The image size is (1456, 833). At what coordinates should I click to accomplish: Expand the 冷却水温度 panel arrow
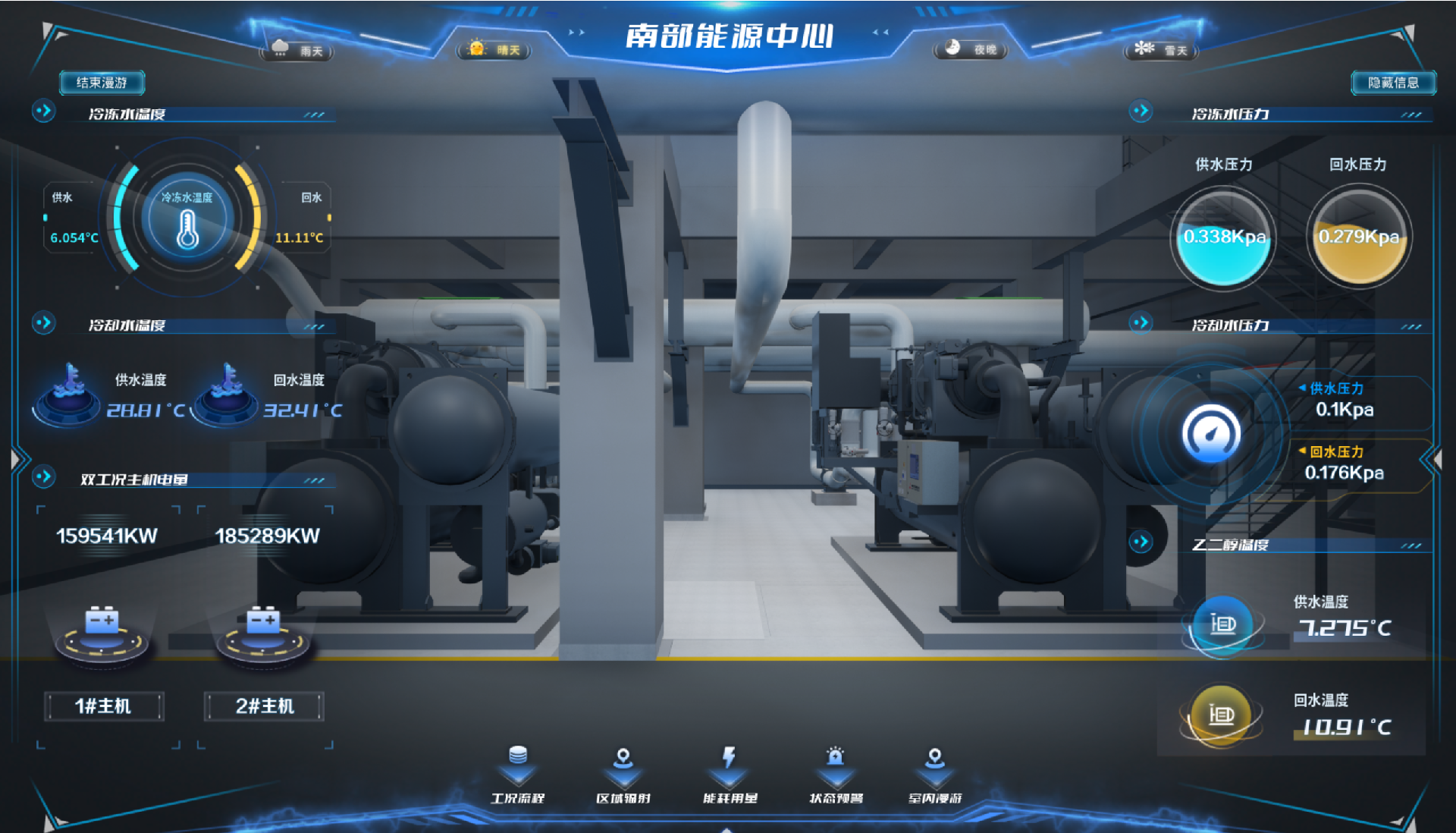(x=44, y=322)
